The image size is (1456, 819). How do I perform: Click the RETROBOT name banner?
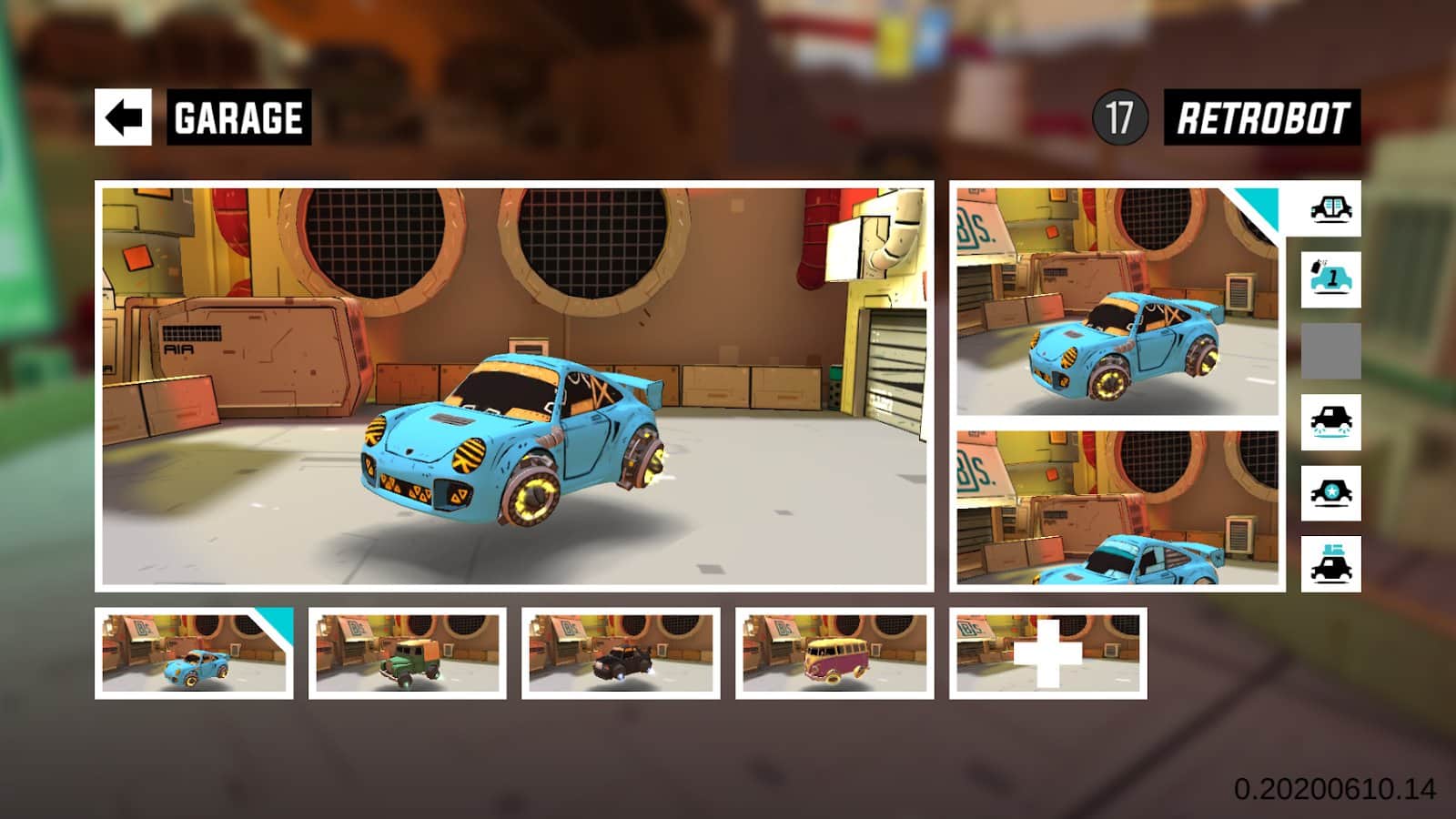coord(1263,116)
